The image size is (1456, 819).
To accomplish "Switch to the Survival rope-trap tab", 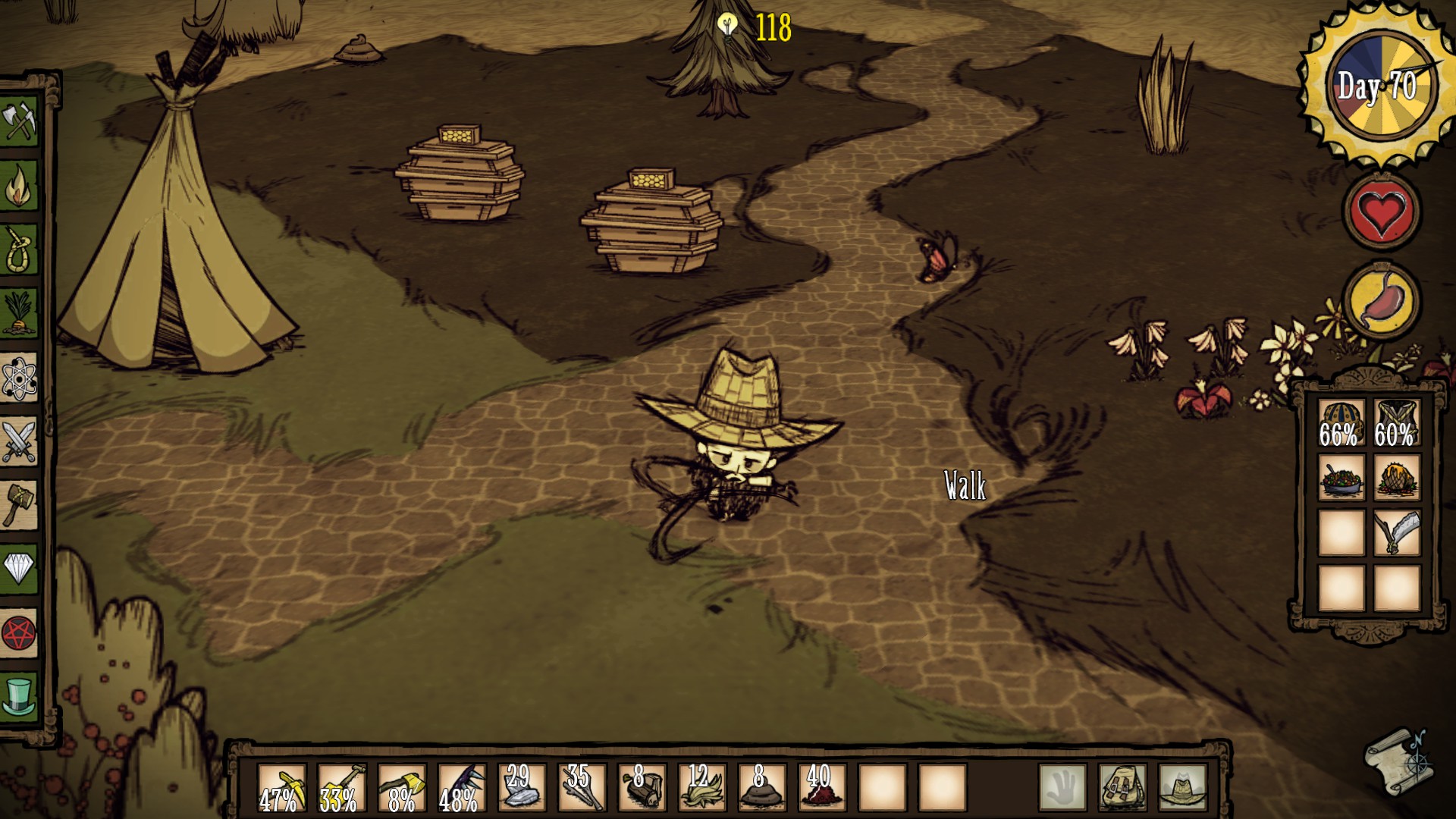I will pos(19,250).
